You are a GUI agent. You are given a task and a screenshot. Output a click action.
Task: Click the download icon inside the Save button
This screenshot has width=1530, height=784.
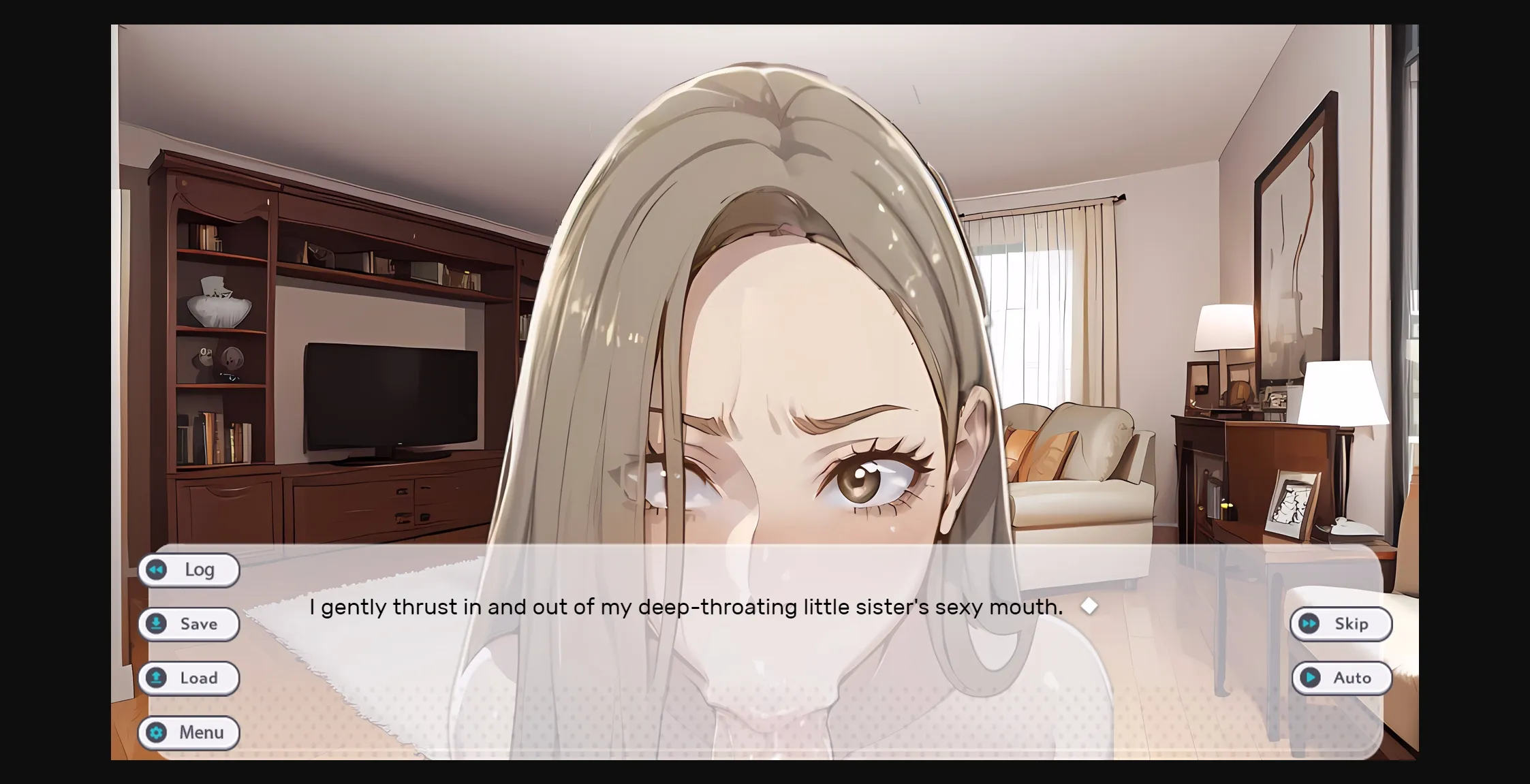point(157,623)
